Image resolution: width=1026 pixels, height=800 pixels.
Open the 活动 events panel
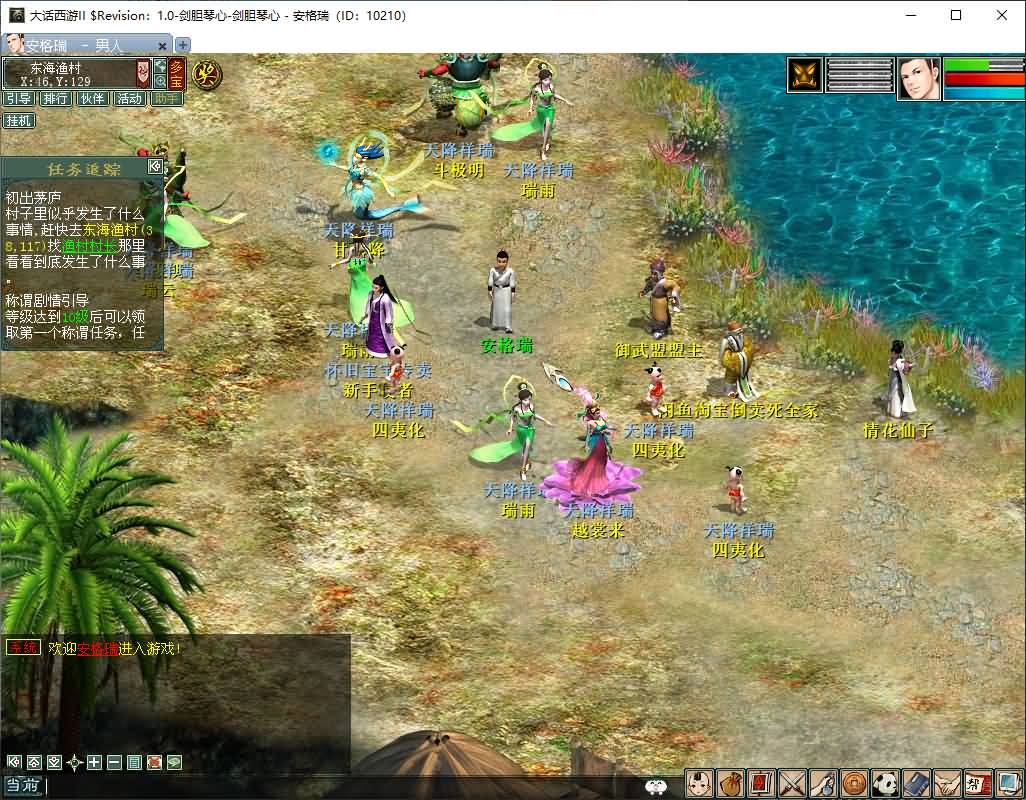pyautogui.click(x=129, y=98)
